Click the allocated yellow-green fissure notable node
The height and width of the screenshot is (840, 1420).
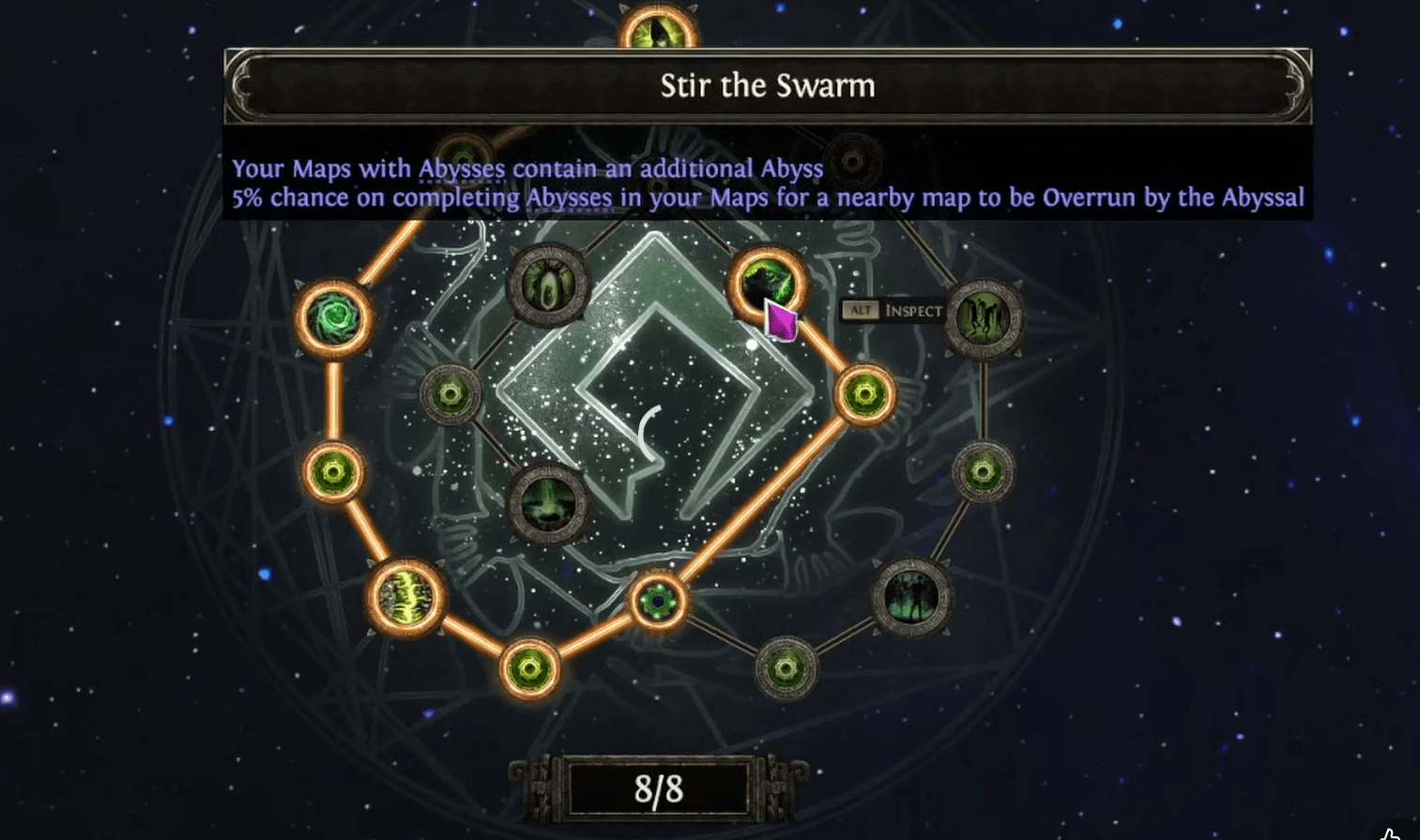(x=406, y=597)
